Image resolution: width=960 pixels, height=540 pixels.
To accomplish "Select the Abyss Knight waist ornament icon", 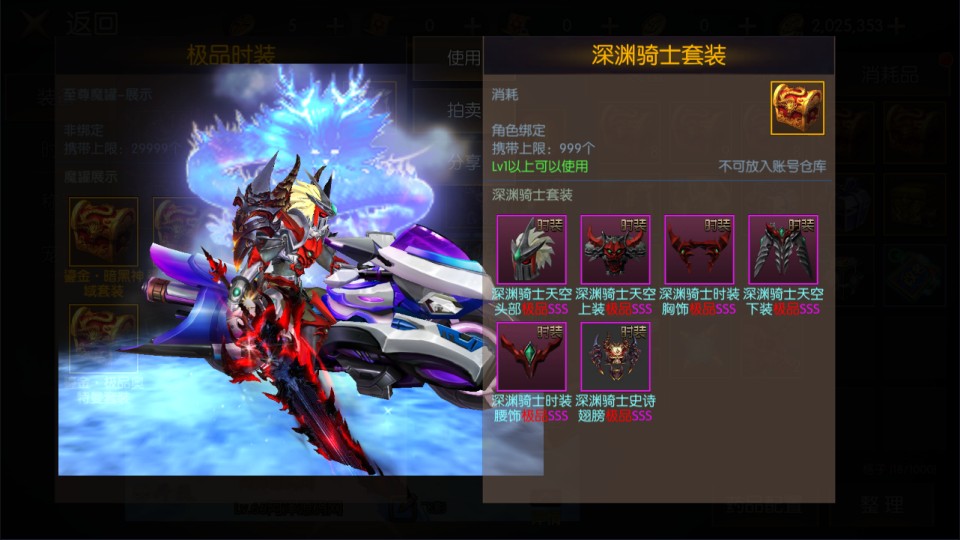I will pos(531,356).
